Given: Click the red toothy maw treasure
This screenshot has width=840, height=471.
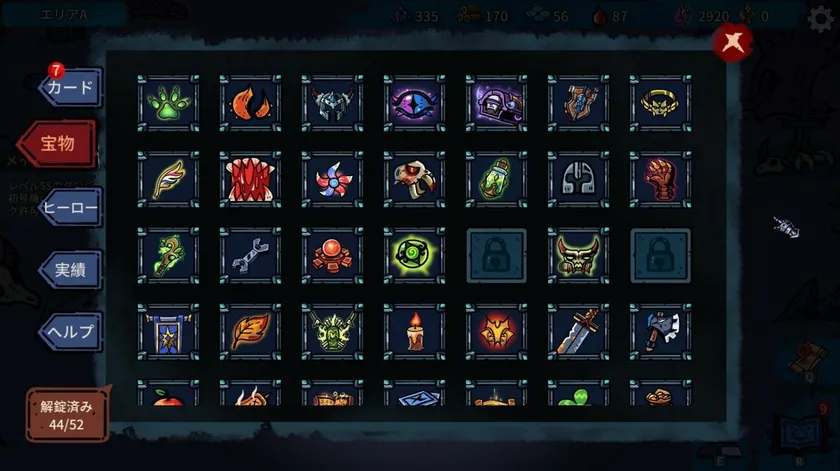Looking at the screenshot, I should pyautogui.click(x=250, y=180).
